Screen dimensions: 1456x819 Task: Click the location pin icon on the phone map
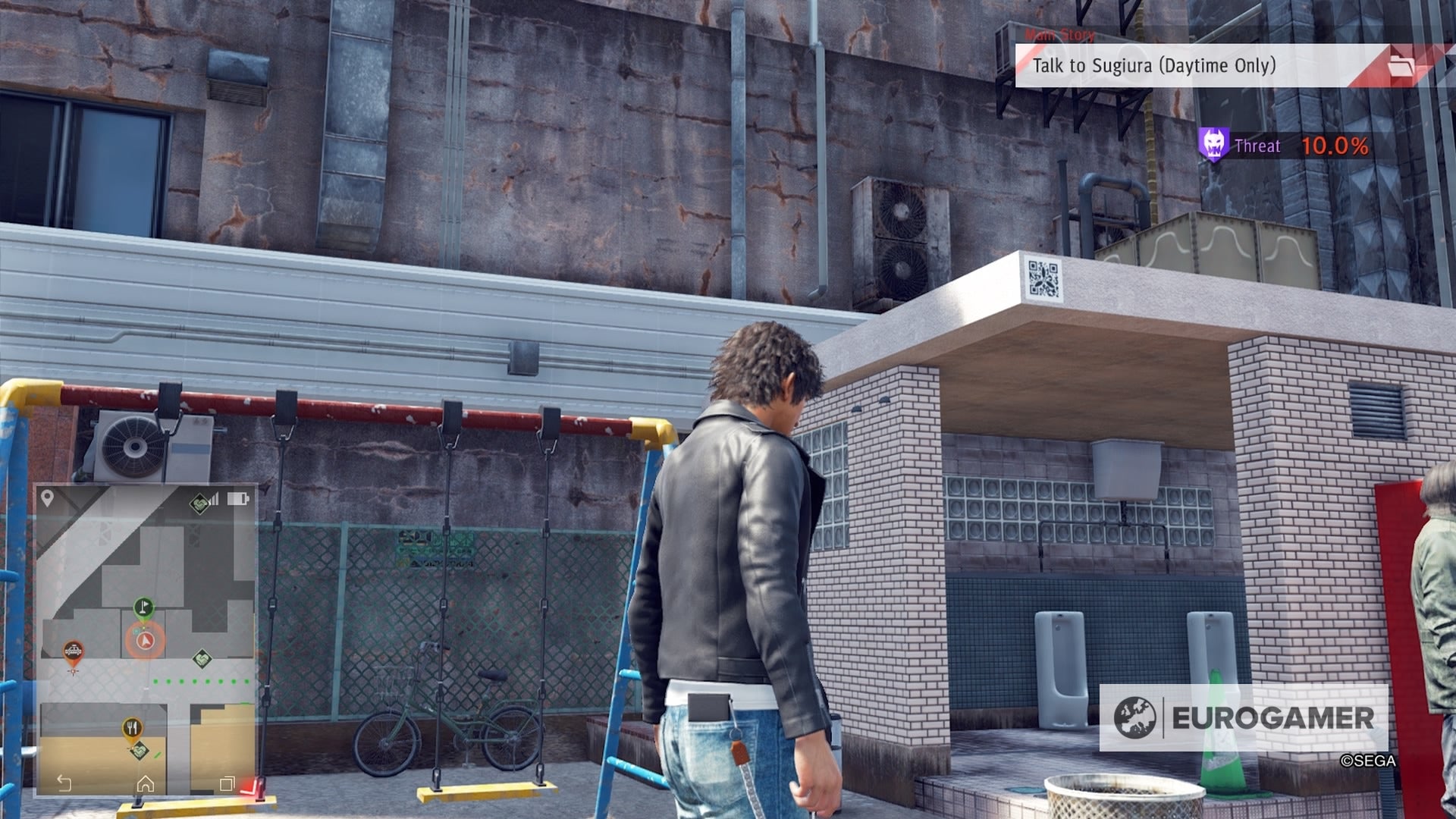click(47, 498)
